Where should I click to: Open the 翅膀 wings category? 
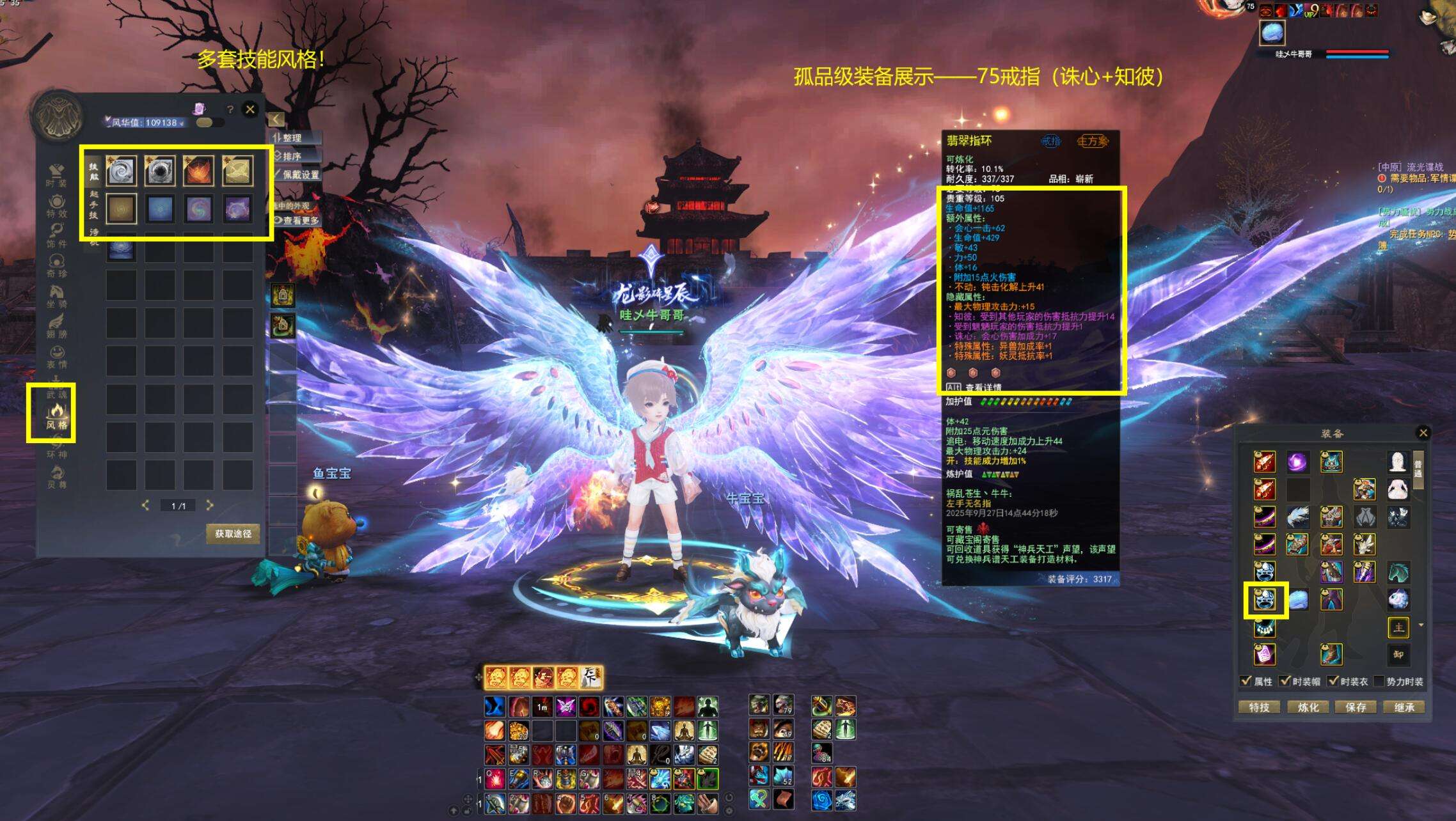click(57, 326)
